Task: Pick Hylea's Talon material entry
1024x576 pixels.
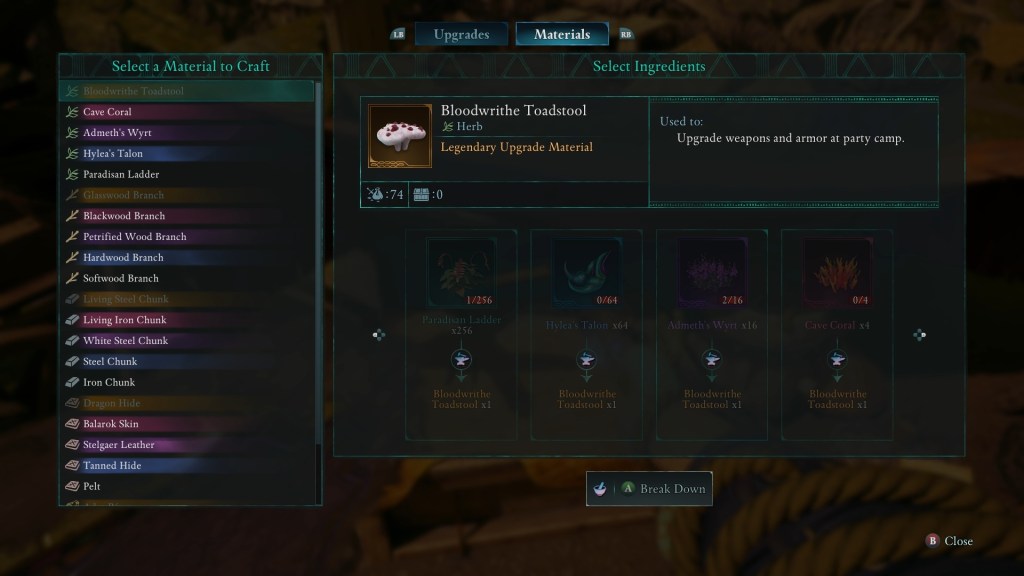Action: [x=112, y=154]
